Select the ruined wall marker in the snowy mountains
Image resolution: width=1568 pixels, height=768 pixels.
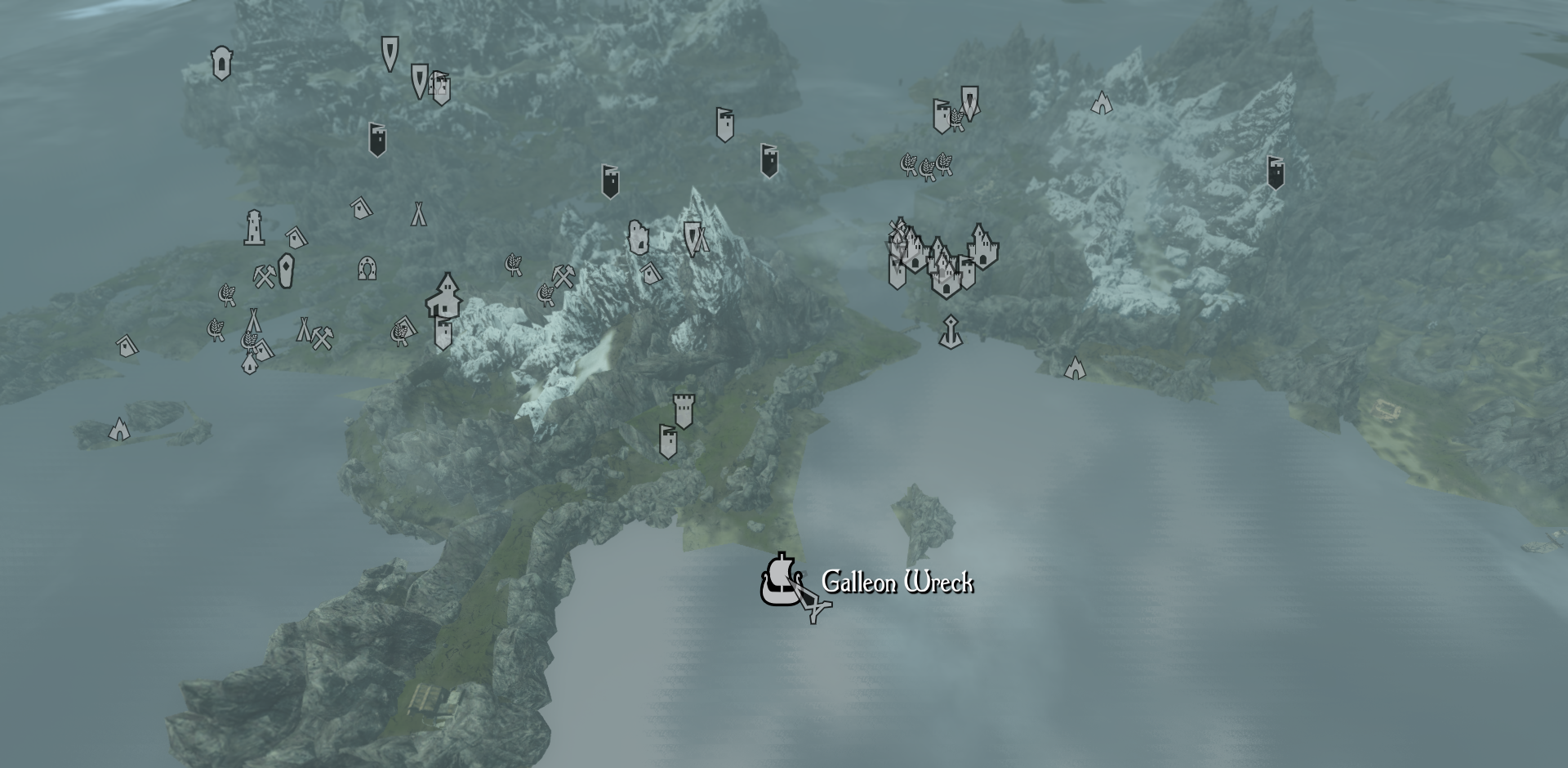pyautogui.click(x=638, y=237)
